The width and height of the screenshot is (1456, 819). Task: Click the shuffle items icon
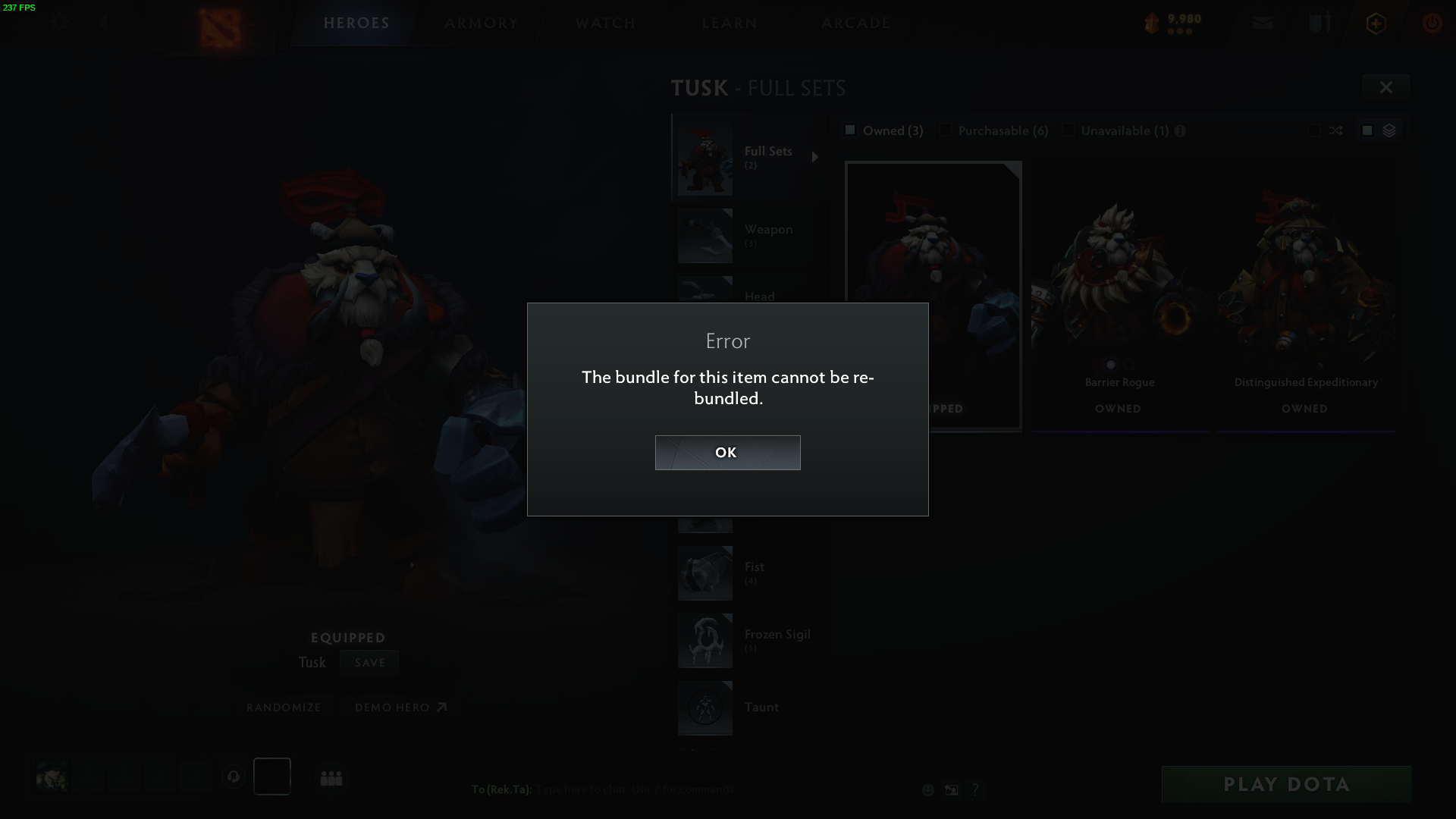[x=1338, y=130]
